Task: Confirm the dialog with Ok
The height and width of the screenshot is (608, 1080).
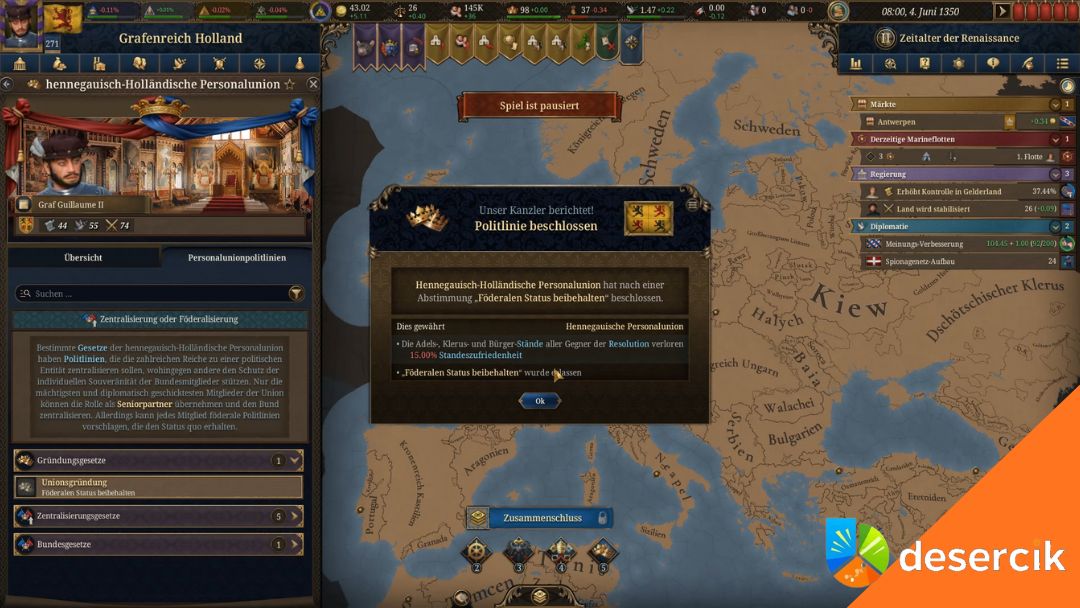Action: tap(539, 401)
